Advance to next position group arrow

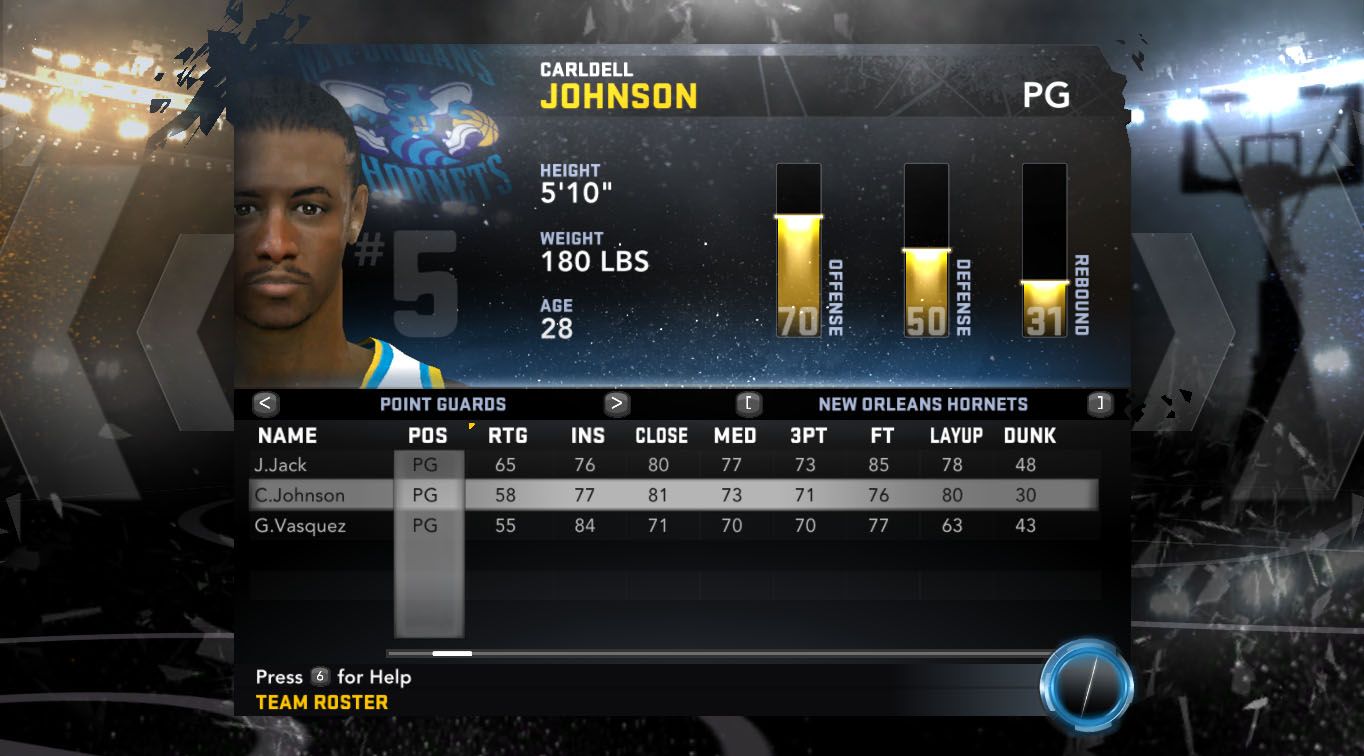coord(617,404)
